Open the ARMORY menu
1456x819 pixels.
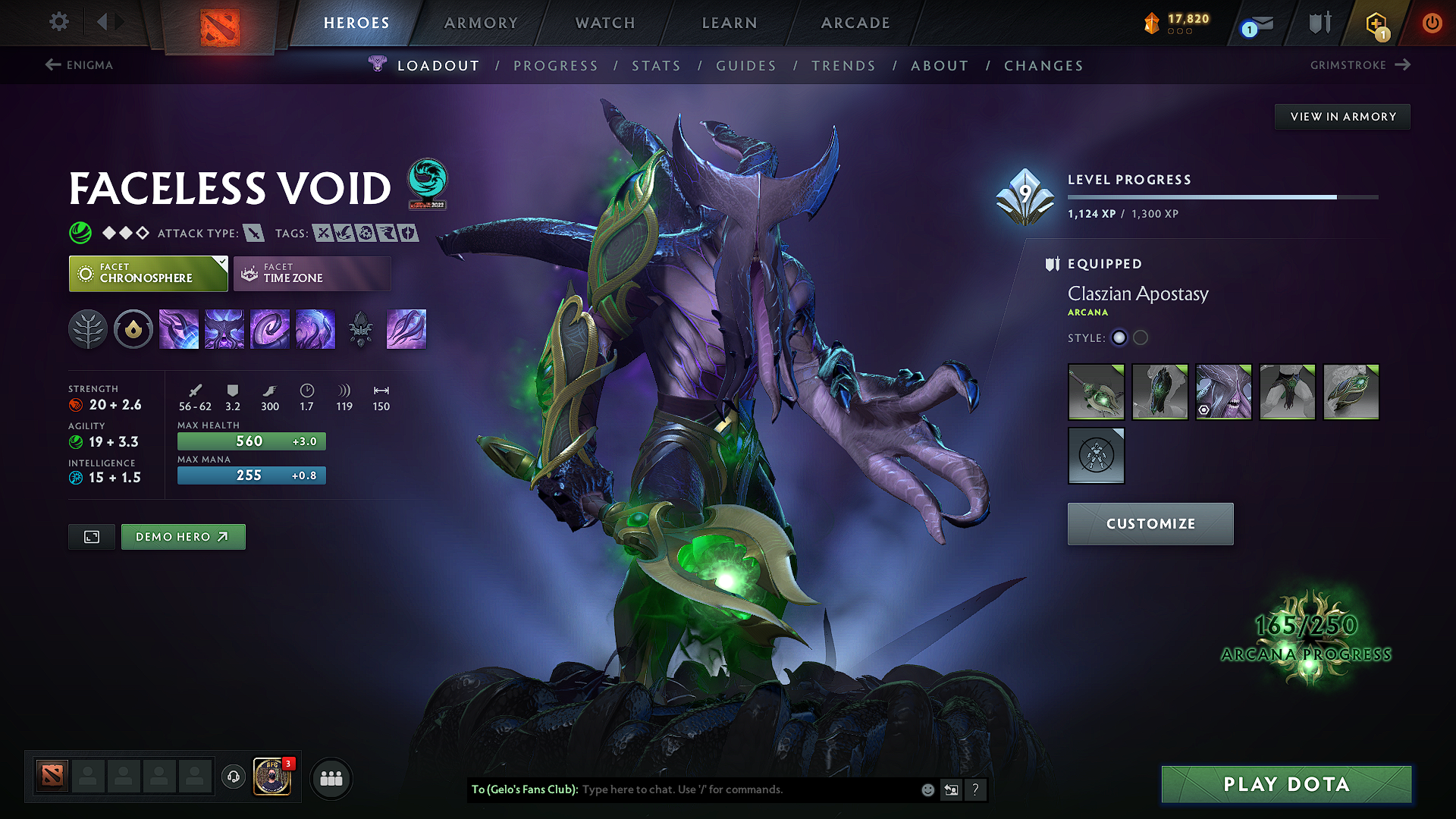click(x=481, y=23)
